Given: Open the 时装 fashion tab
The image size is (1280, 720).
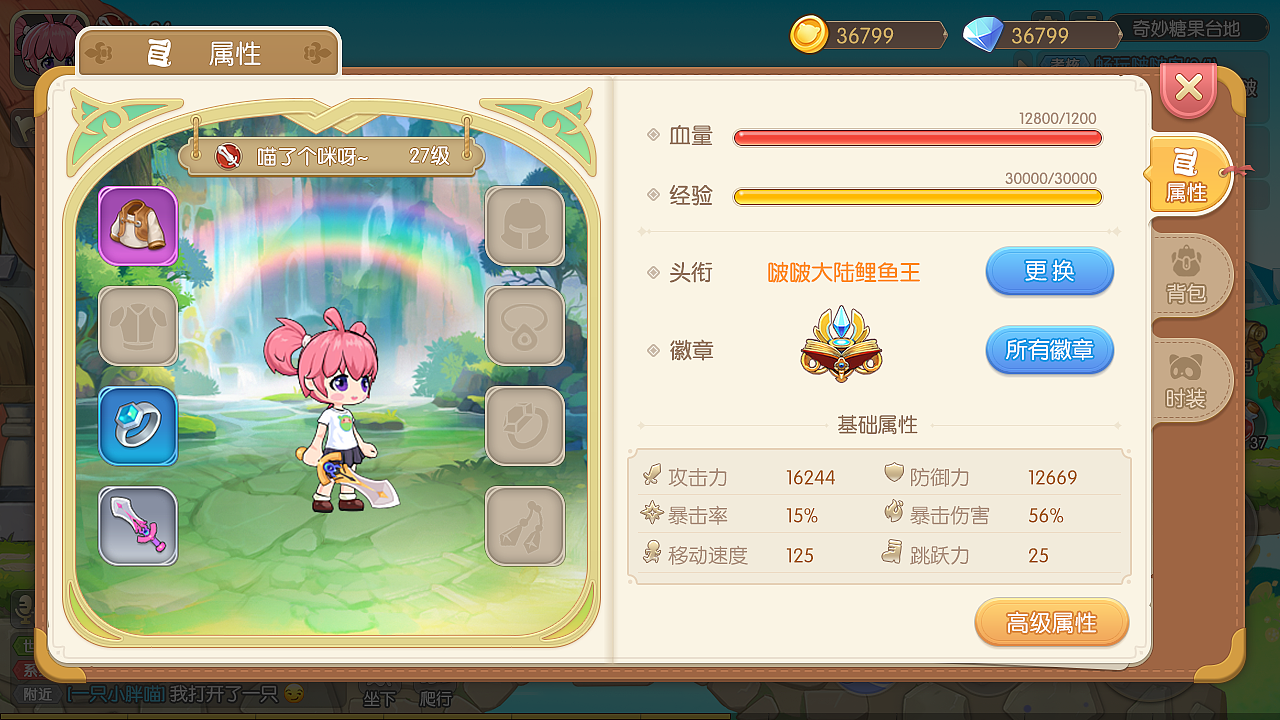Looking at the screenshot, I should point(1190,382).
